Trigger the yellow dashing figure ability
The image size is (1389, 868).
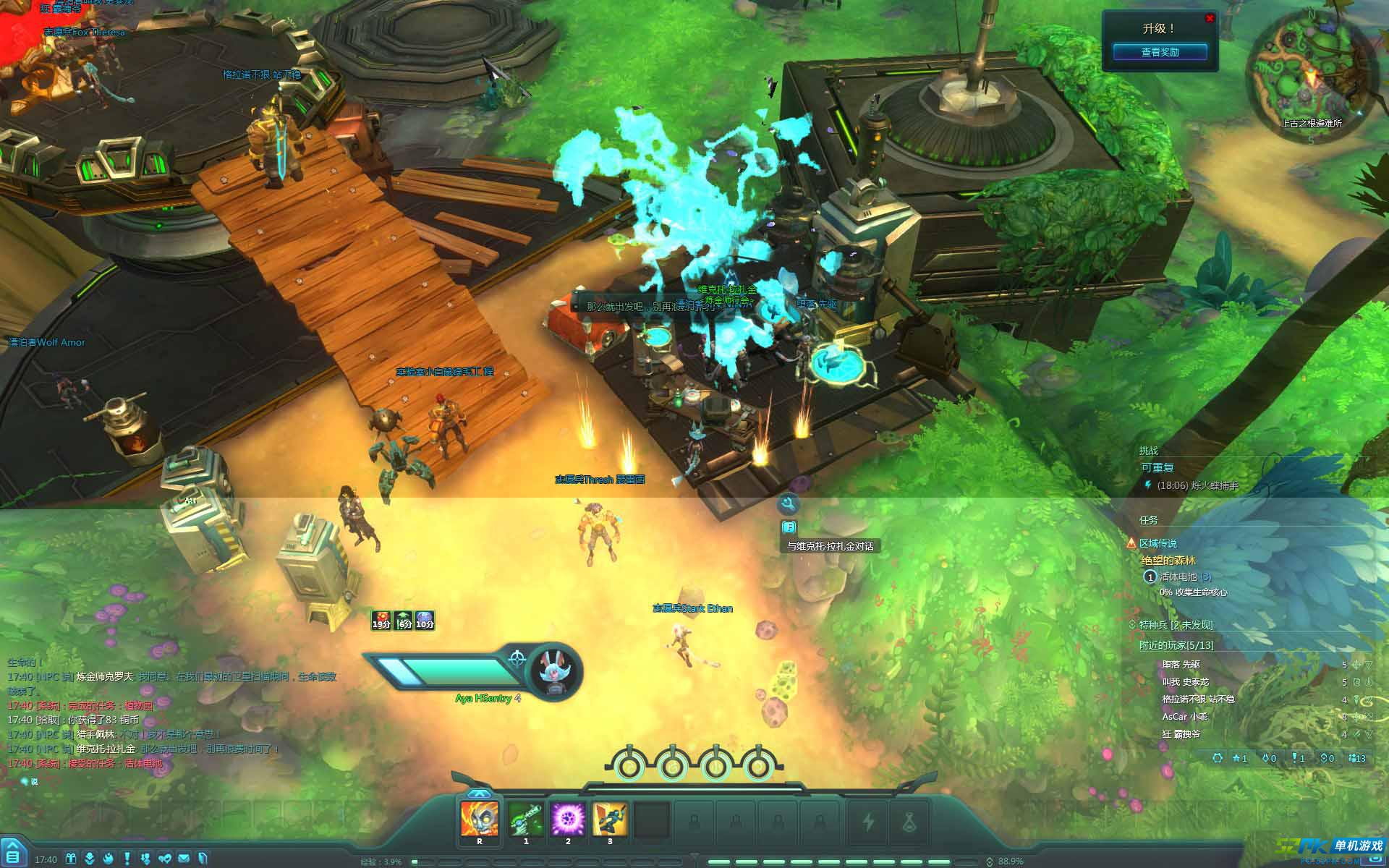(x=609, y=818)
